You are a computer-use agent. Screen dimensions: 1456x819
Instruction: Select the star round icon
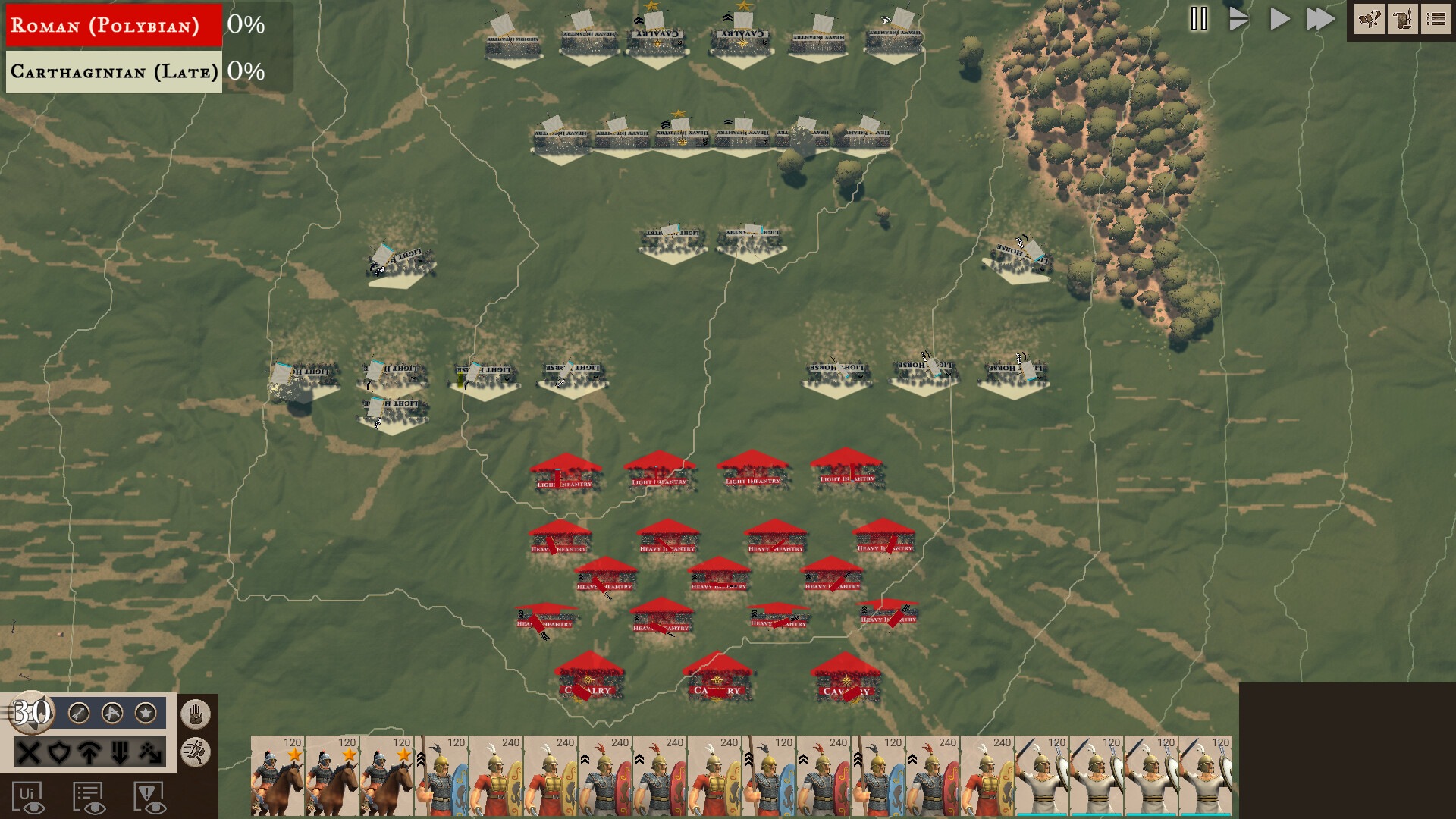(146, 713)
